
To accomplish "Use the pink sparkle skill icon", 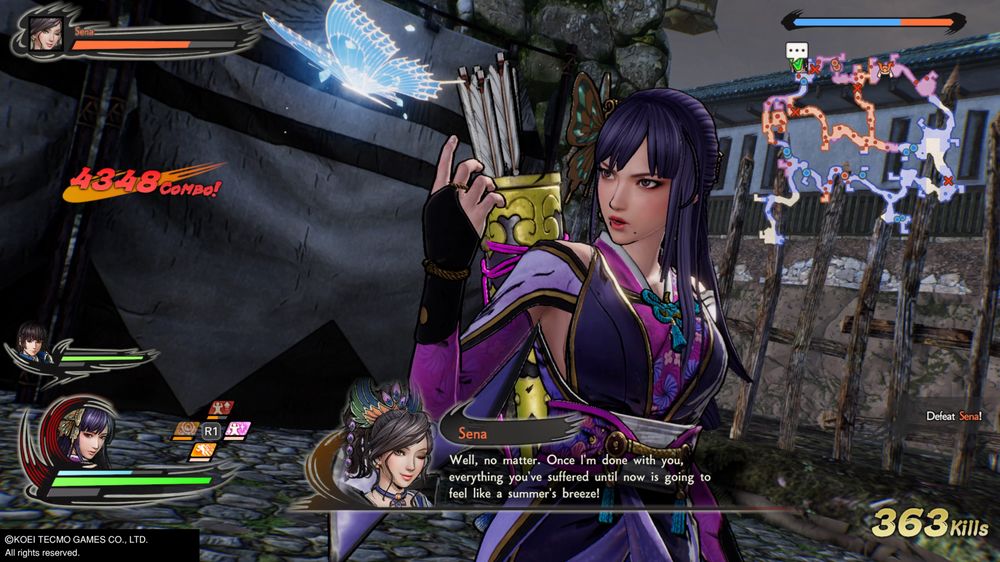I will (x=238, y=430).
